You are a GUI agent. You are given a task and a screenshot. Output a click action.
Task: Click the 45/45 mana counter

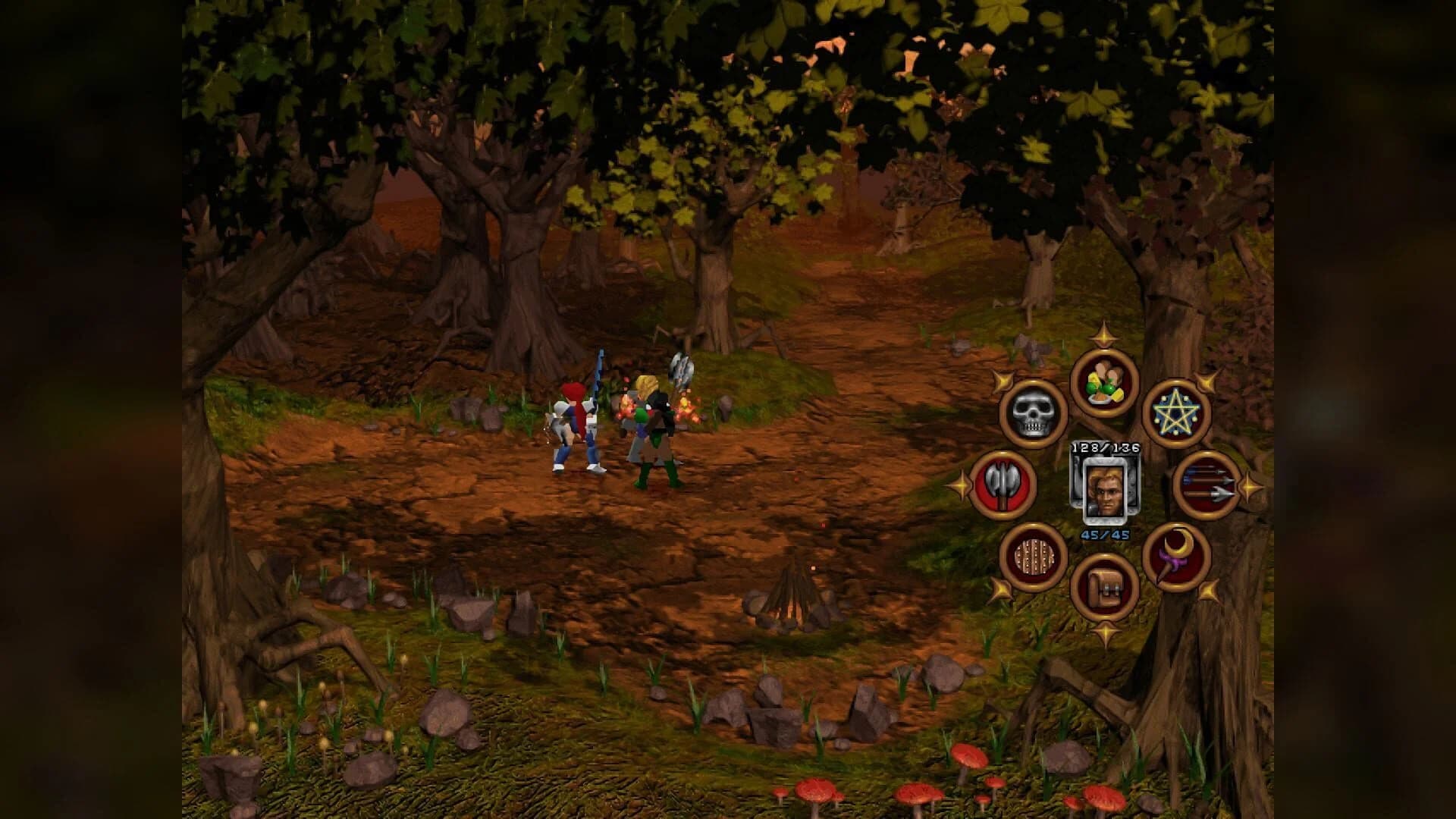pos(1105,535)
